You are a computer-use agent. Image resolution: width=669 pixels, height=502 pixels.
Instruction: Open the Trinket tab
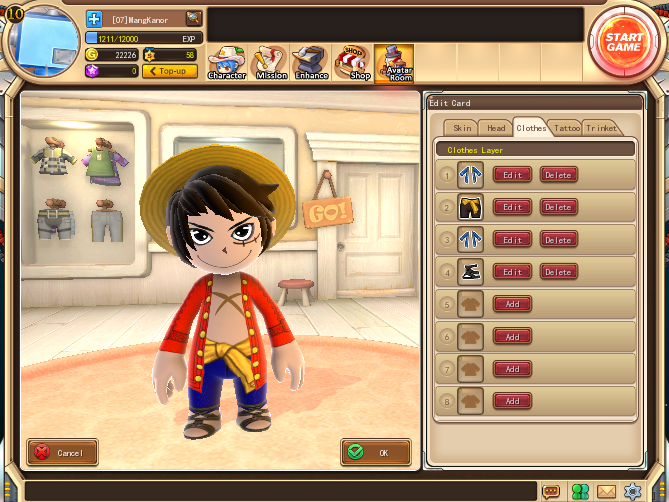pos(602,128)
